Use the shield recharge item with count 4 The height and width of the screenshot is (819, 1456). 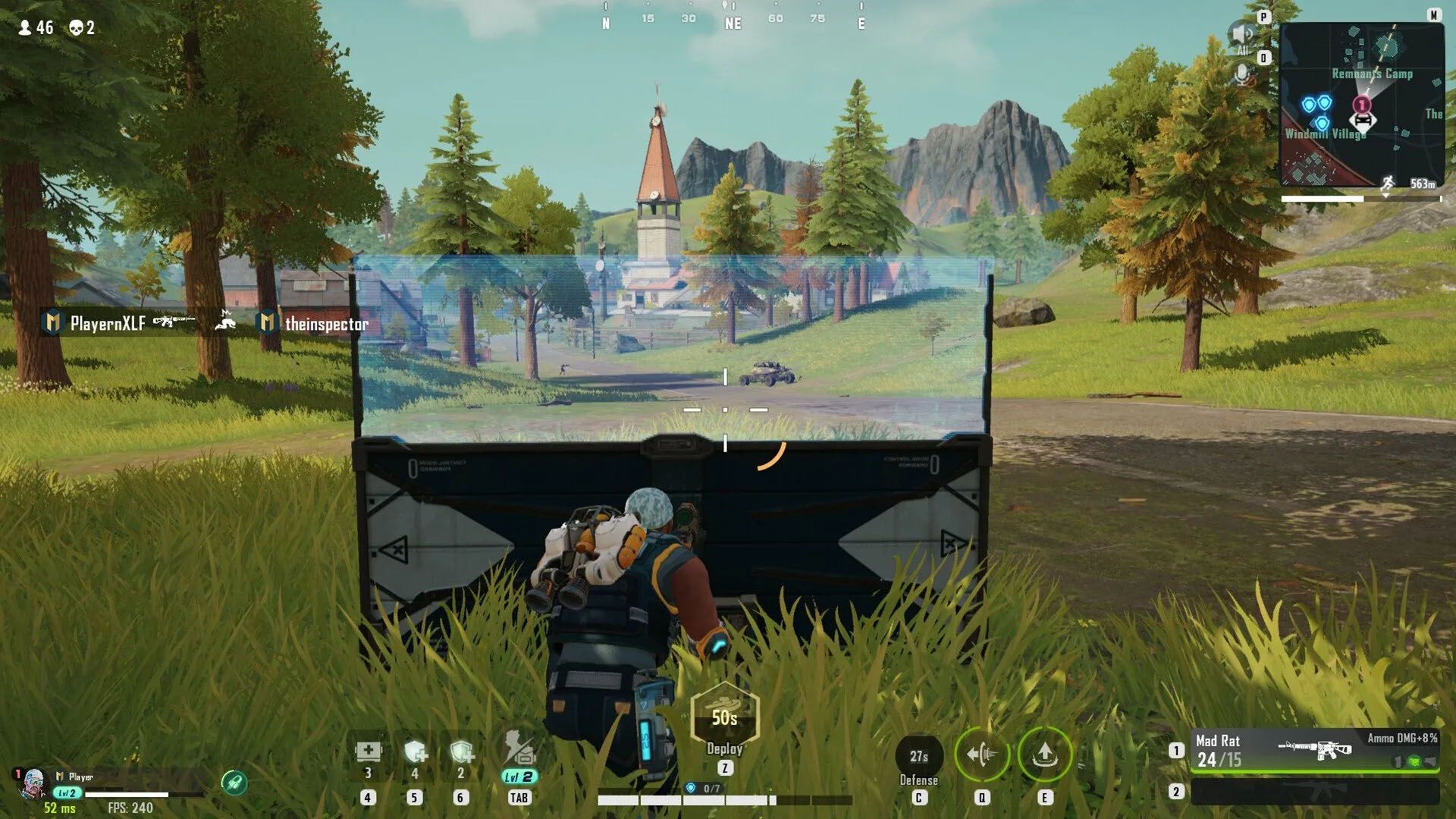click(415, 752)
